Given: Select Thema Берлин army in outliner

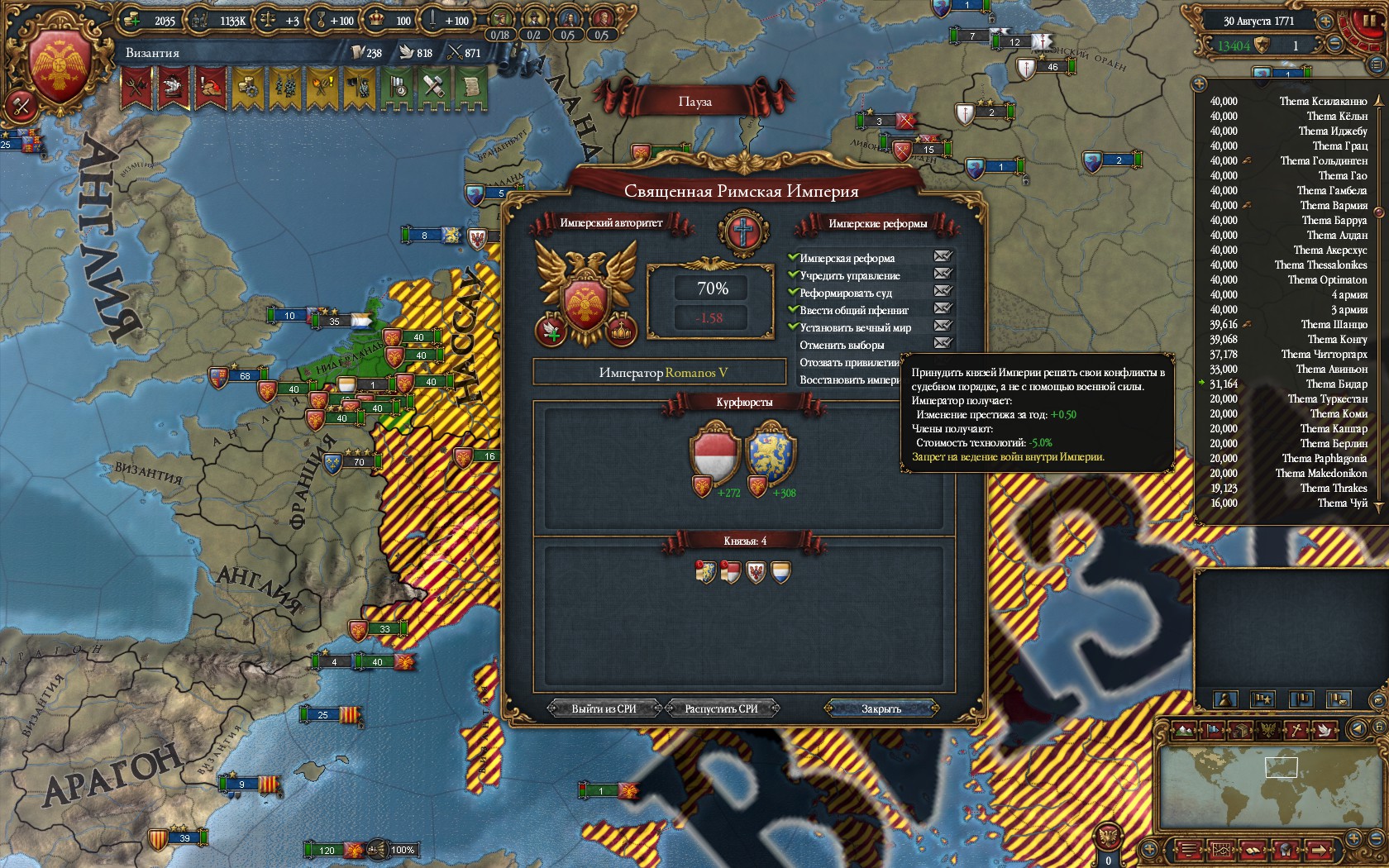Looking at the screenshot, I should click(1334, 444).
